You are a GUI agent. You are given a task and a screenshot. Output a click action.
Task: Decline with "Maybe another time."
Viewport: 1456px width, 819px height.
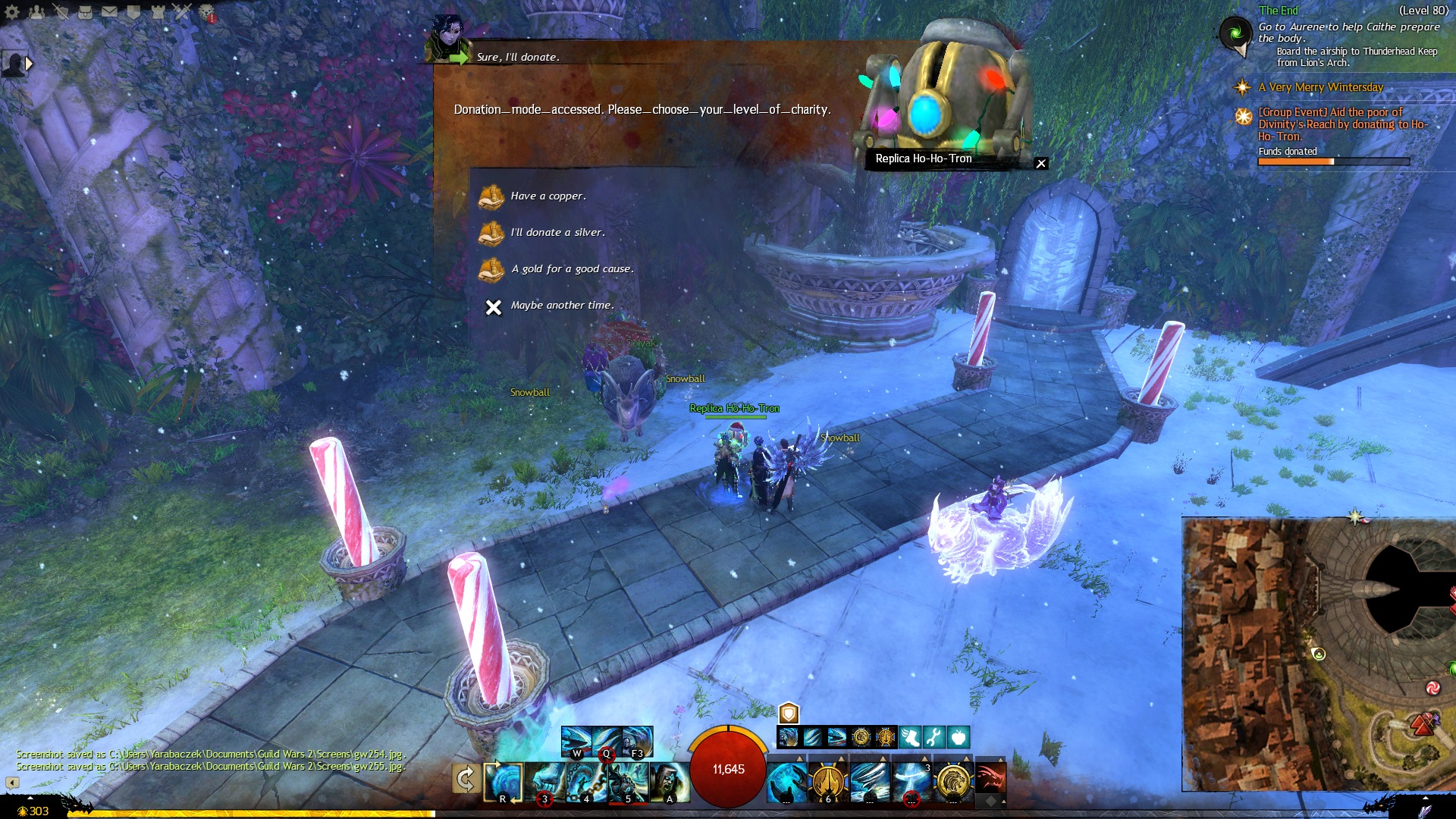[x=561, y=306]
